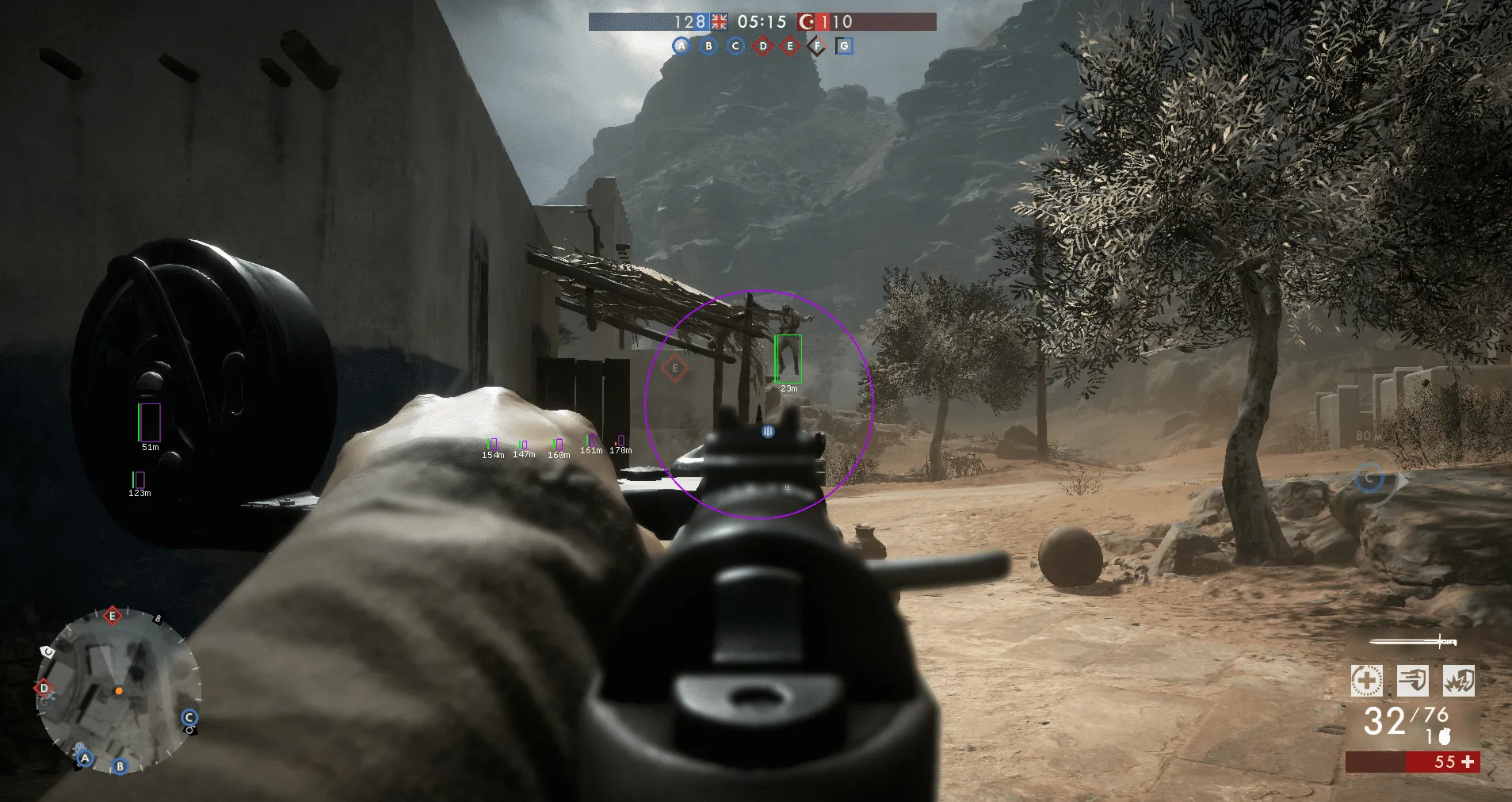The width and height of the screenshot is (1512, 802).
Task: Toggle objective F diamond in the objective bar
Action: pyautogui.click(x=817, y=46)
